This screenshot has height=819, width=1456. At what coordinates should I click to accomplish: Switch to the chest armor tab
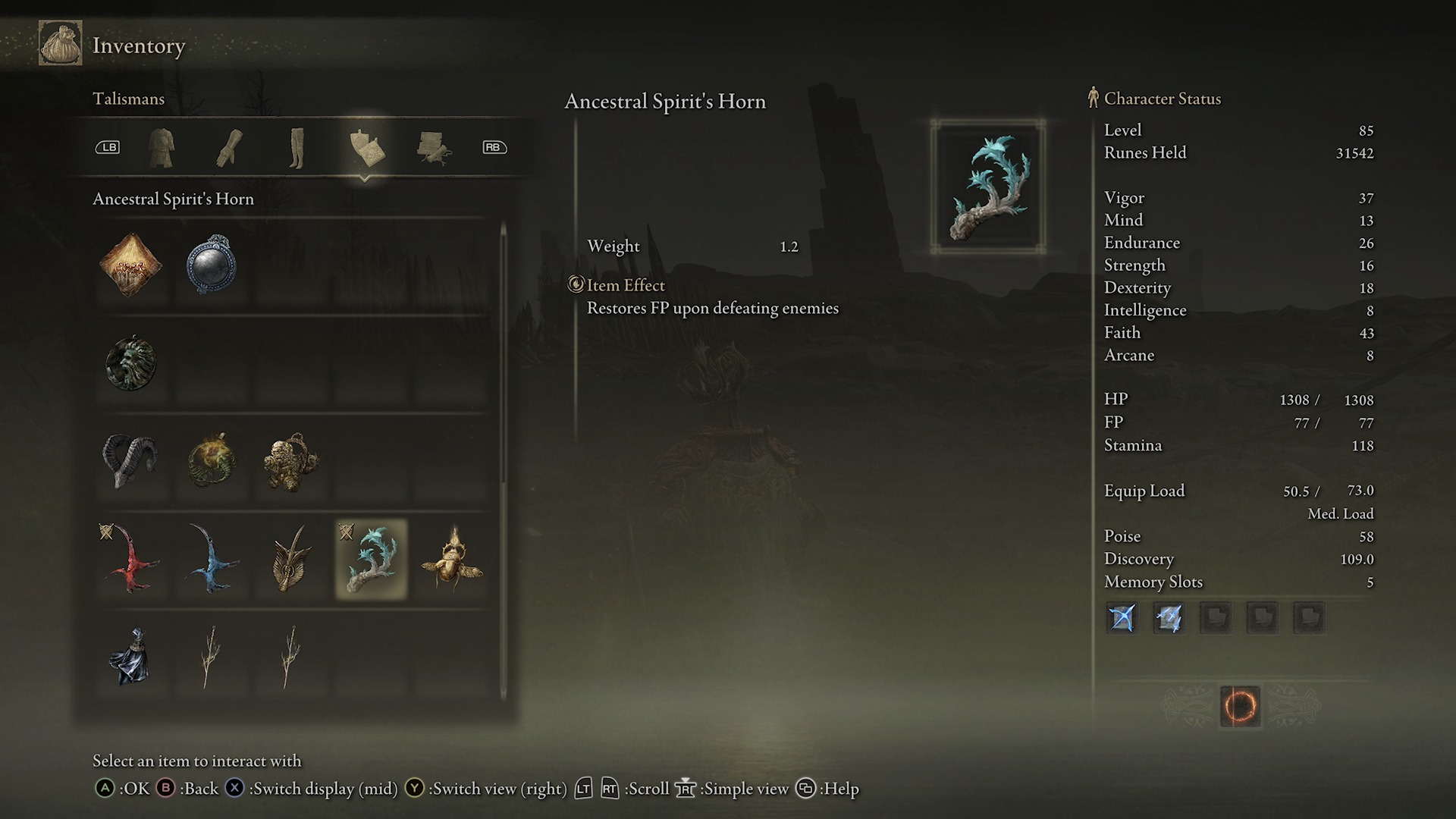point(162,149)
